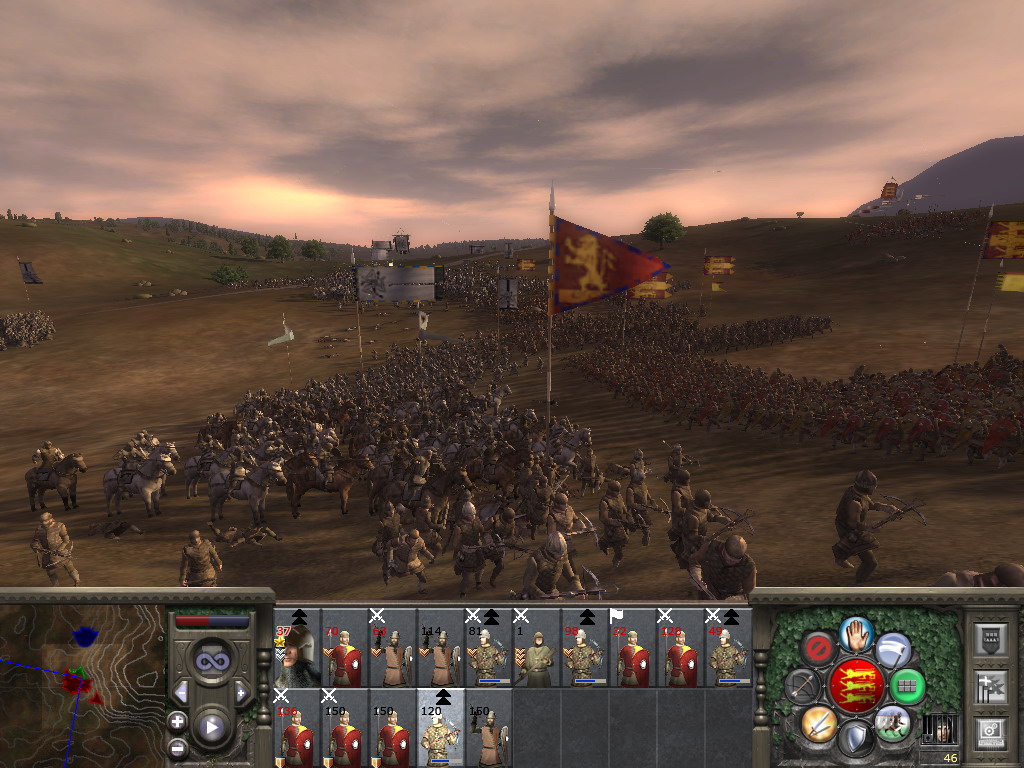Select the general's unit card

[x=297, y=648]
